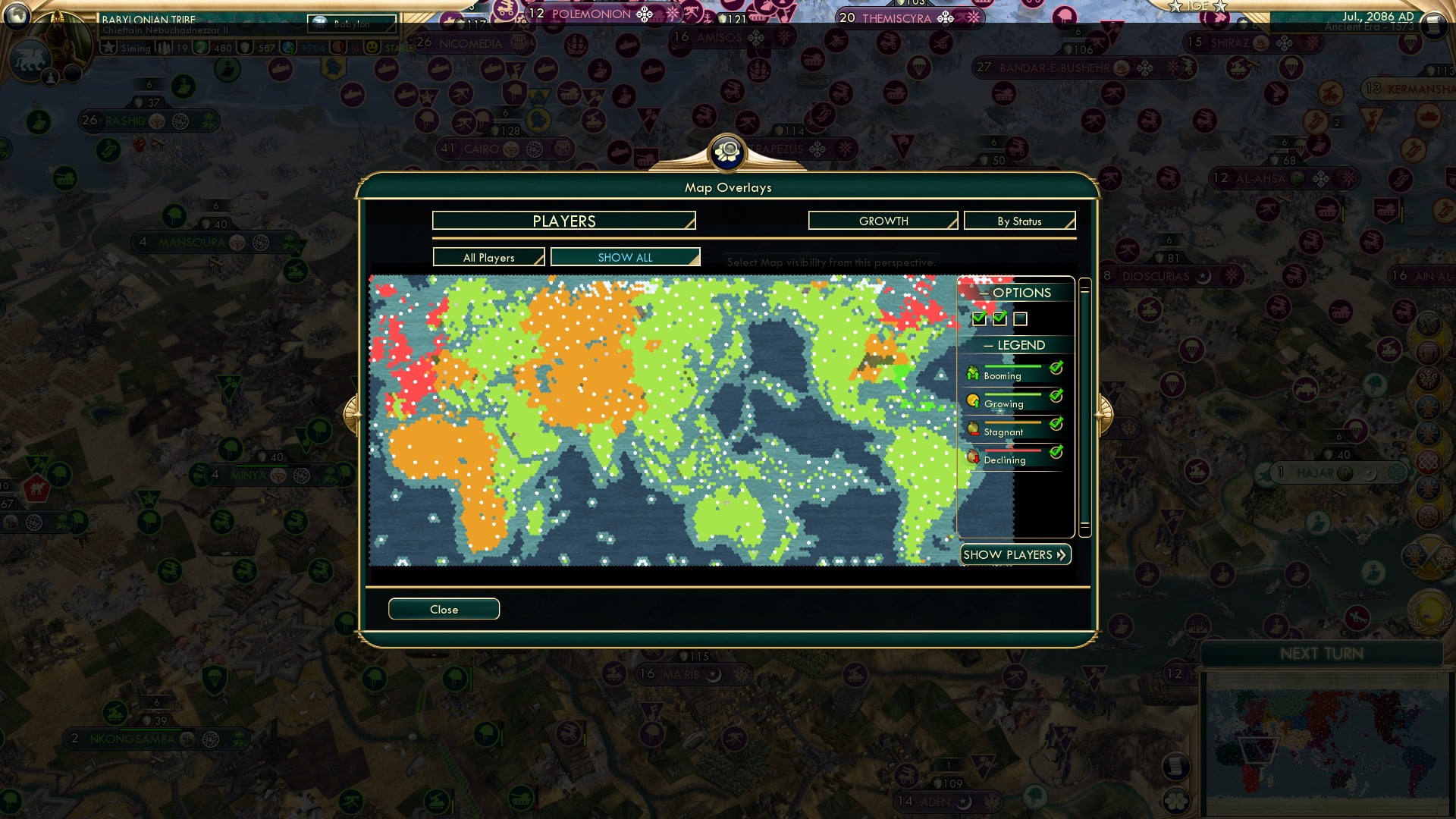
Task: Select the SHOW ALL tab
Action: pos(624,257)
